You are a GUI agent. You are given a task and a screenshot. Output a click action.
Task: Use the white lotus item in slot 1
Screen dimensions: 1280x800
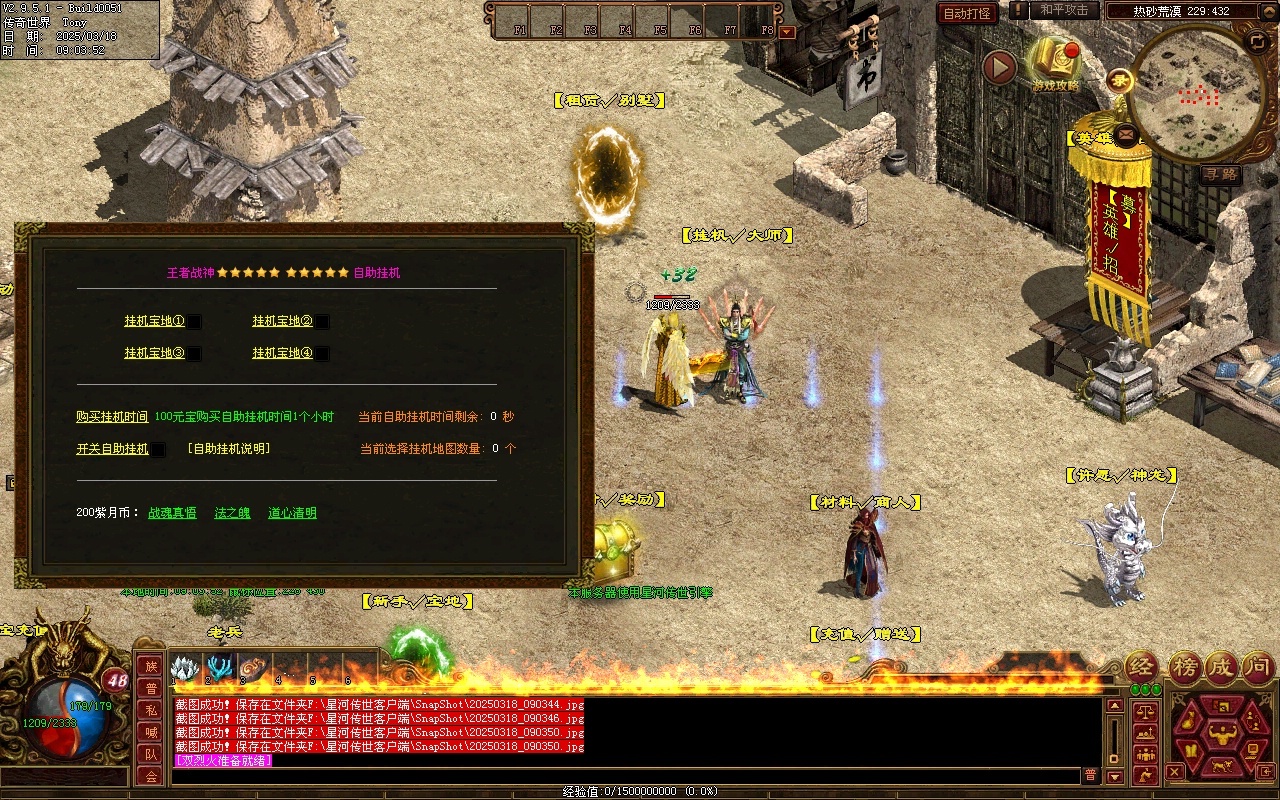click(x=186, y=667)
